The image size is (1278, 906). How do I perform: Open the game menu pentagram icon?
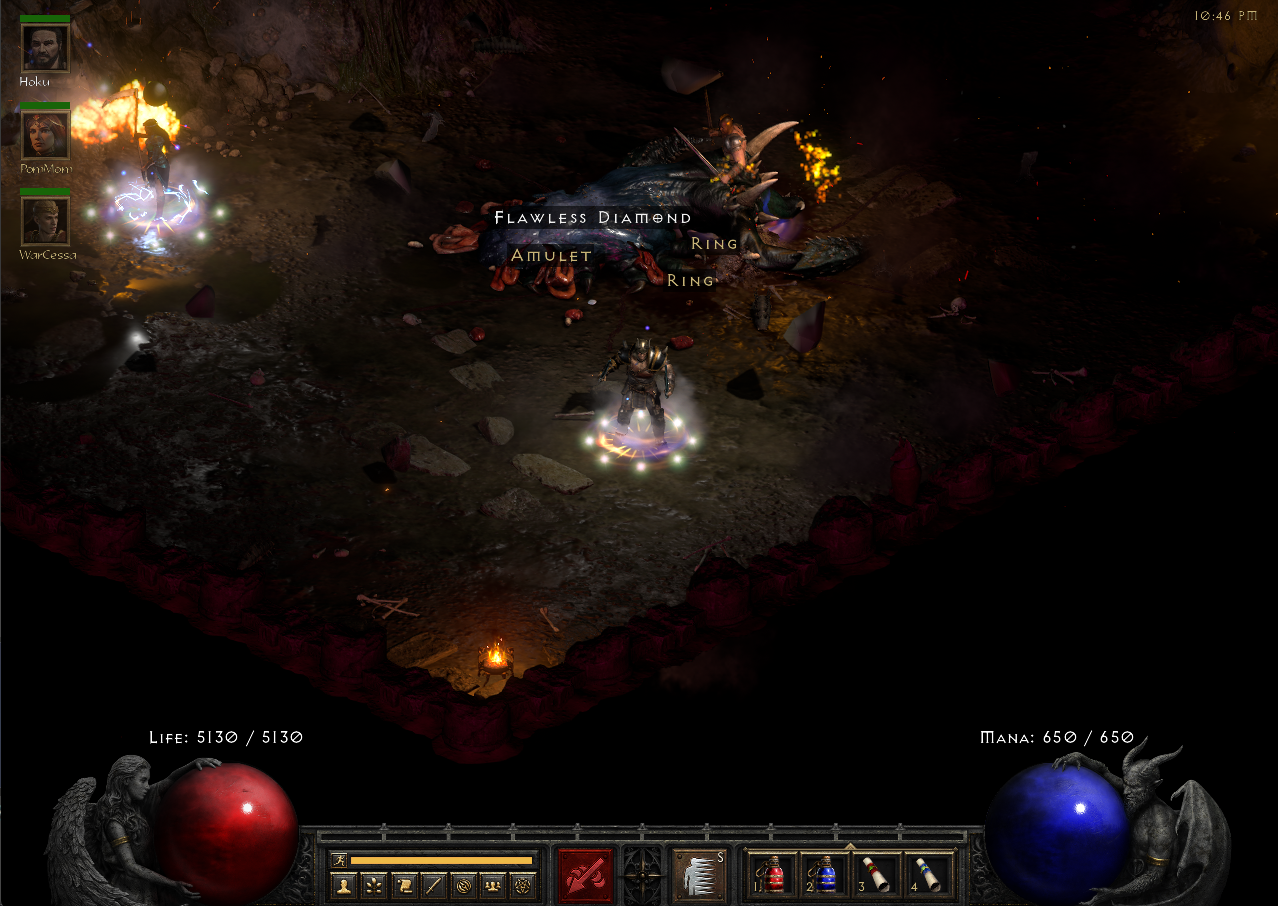pyautogui.click(x=522, y=885)
